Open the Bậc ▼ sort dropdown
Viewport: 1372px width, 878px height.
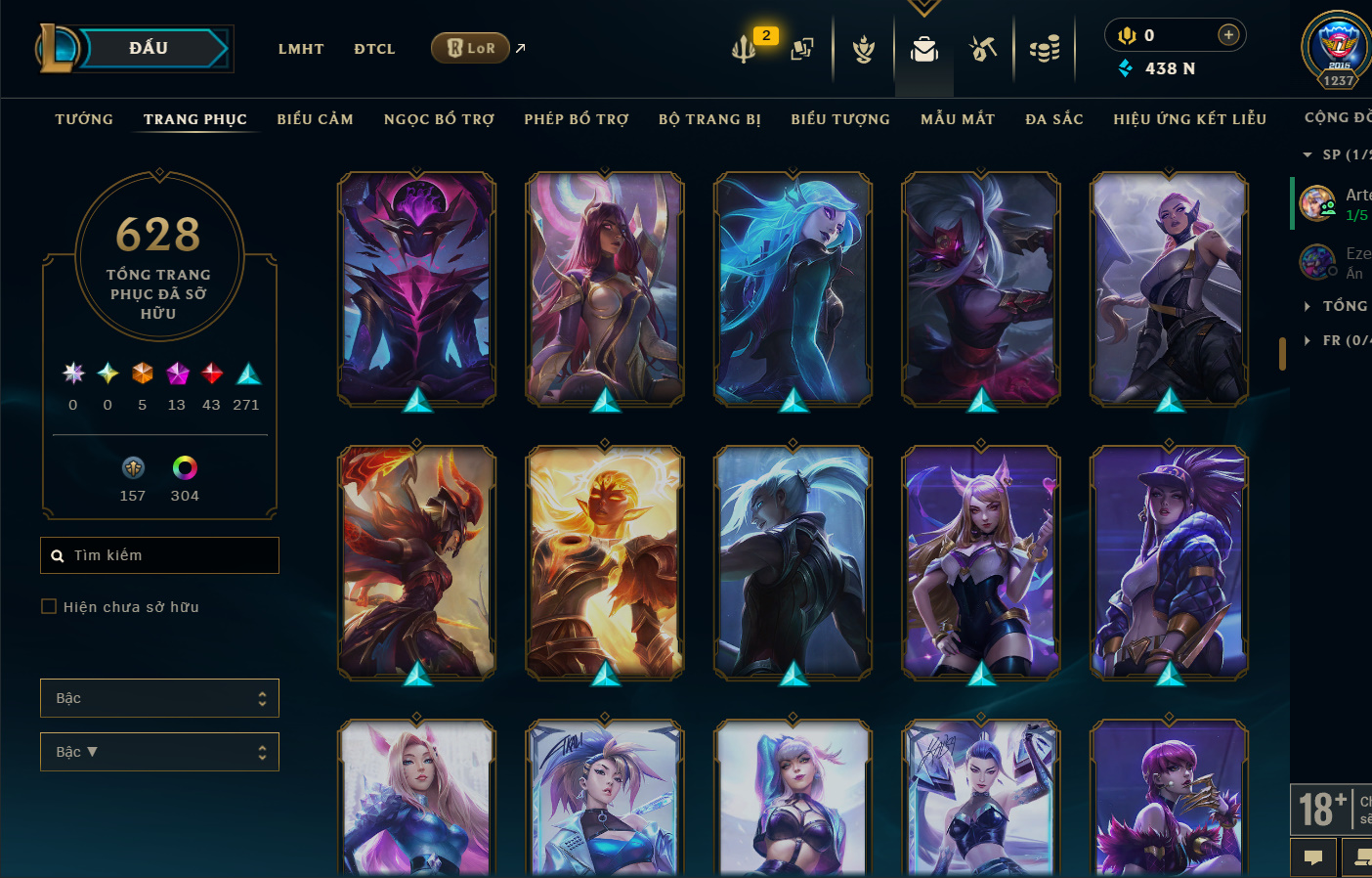pyautogui.click(x=159, y=752)
